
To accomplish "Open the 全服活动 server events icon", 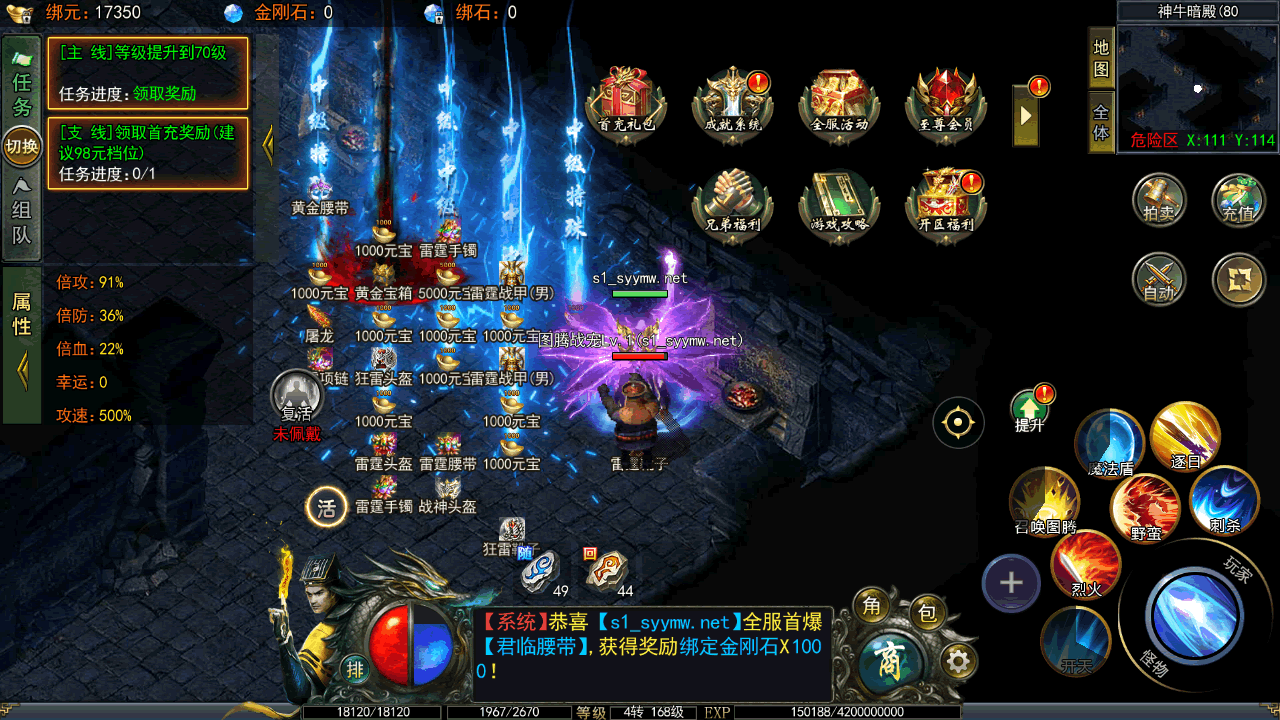I will 839,102.
